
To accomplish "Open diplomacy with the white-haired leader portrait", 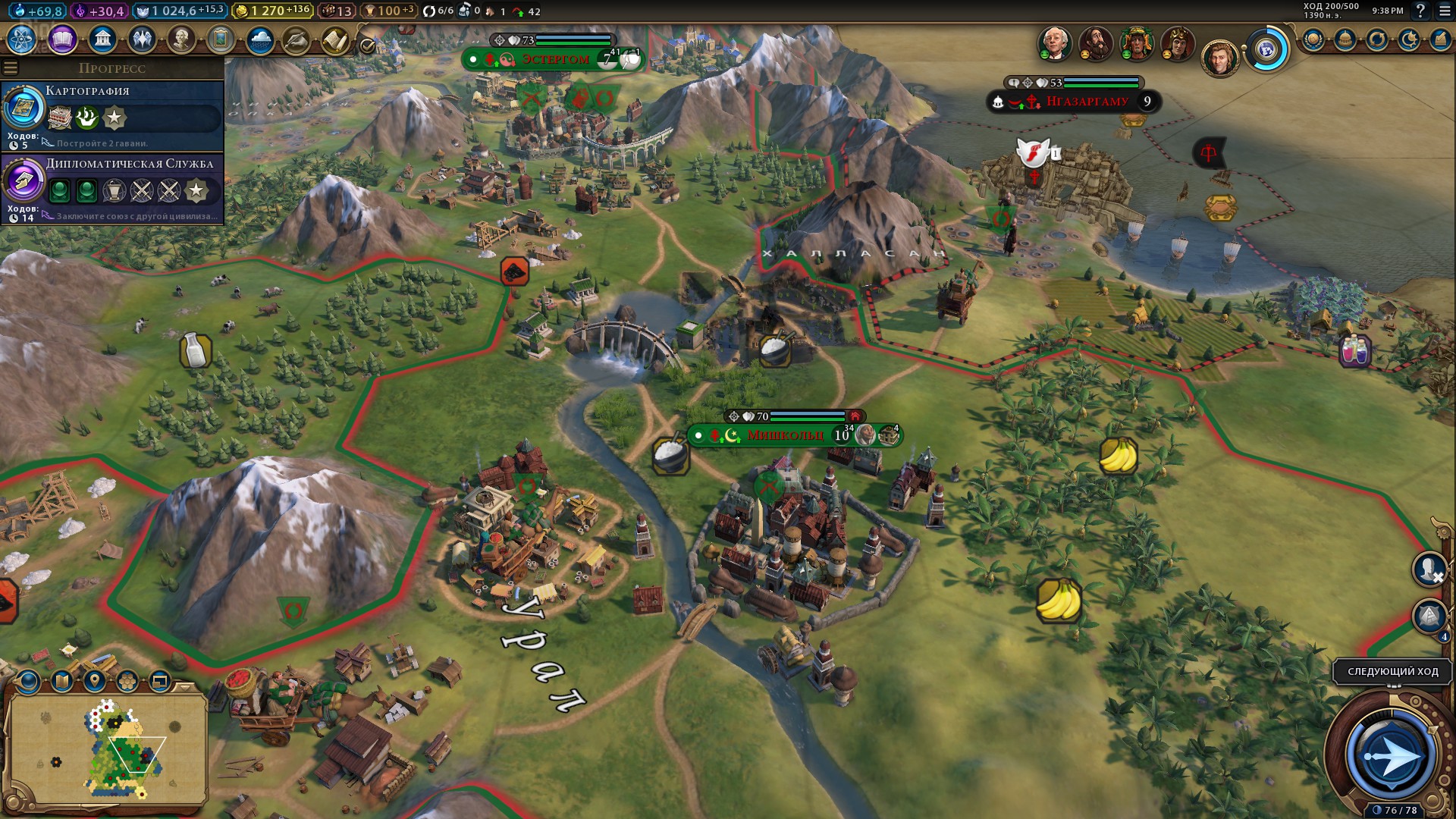I will pyautogui.click(x=1054, y=43).
